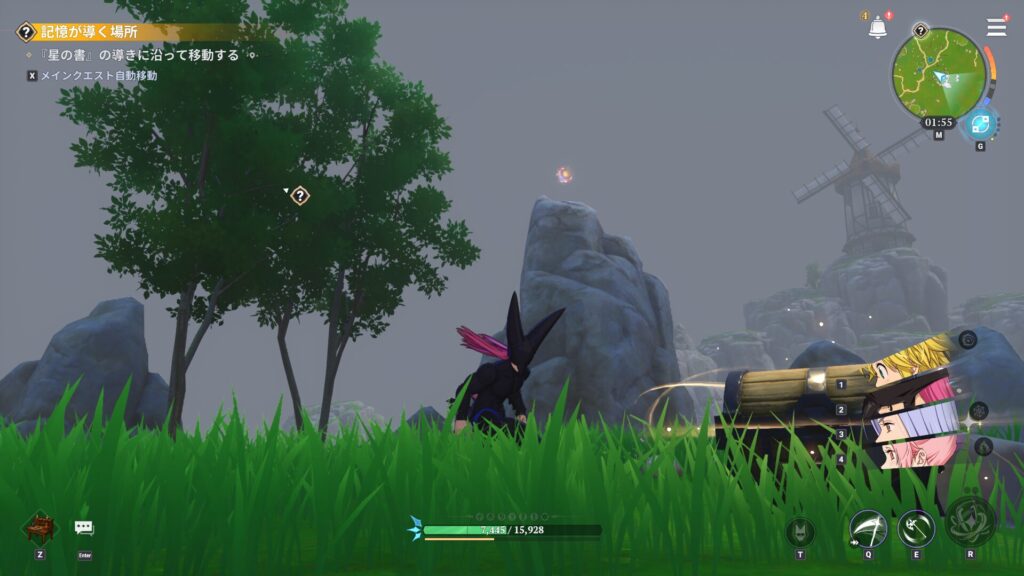This screenshot has width=1024, height=576.
Task: Activate the axe skill icon
Action: coord(915,528)
